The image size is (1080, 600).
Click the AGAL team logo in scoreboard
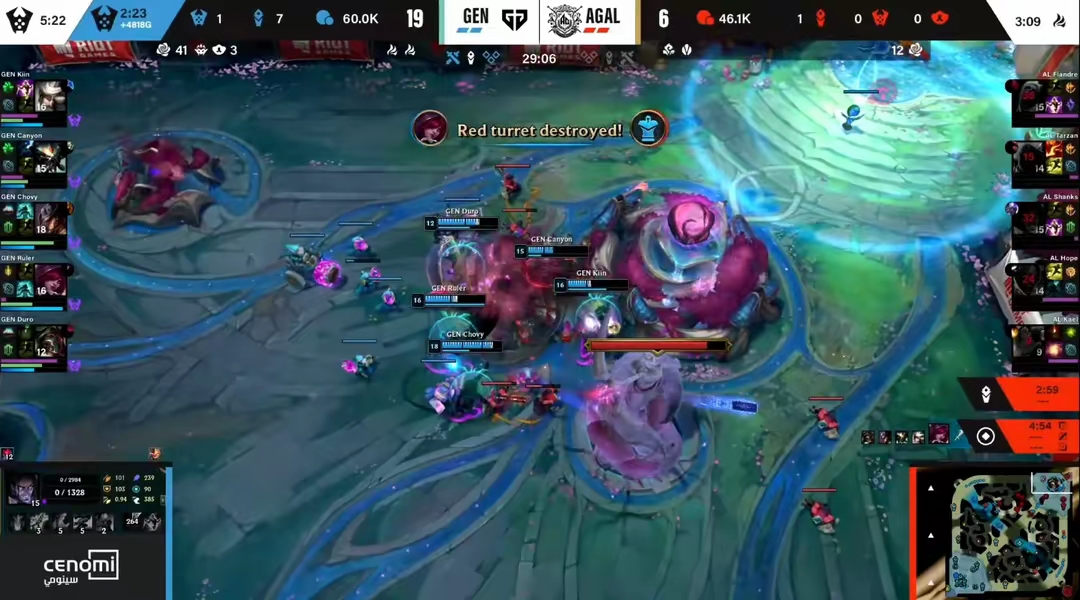[x=566, y=19]
